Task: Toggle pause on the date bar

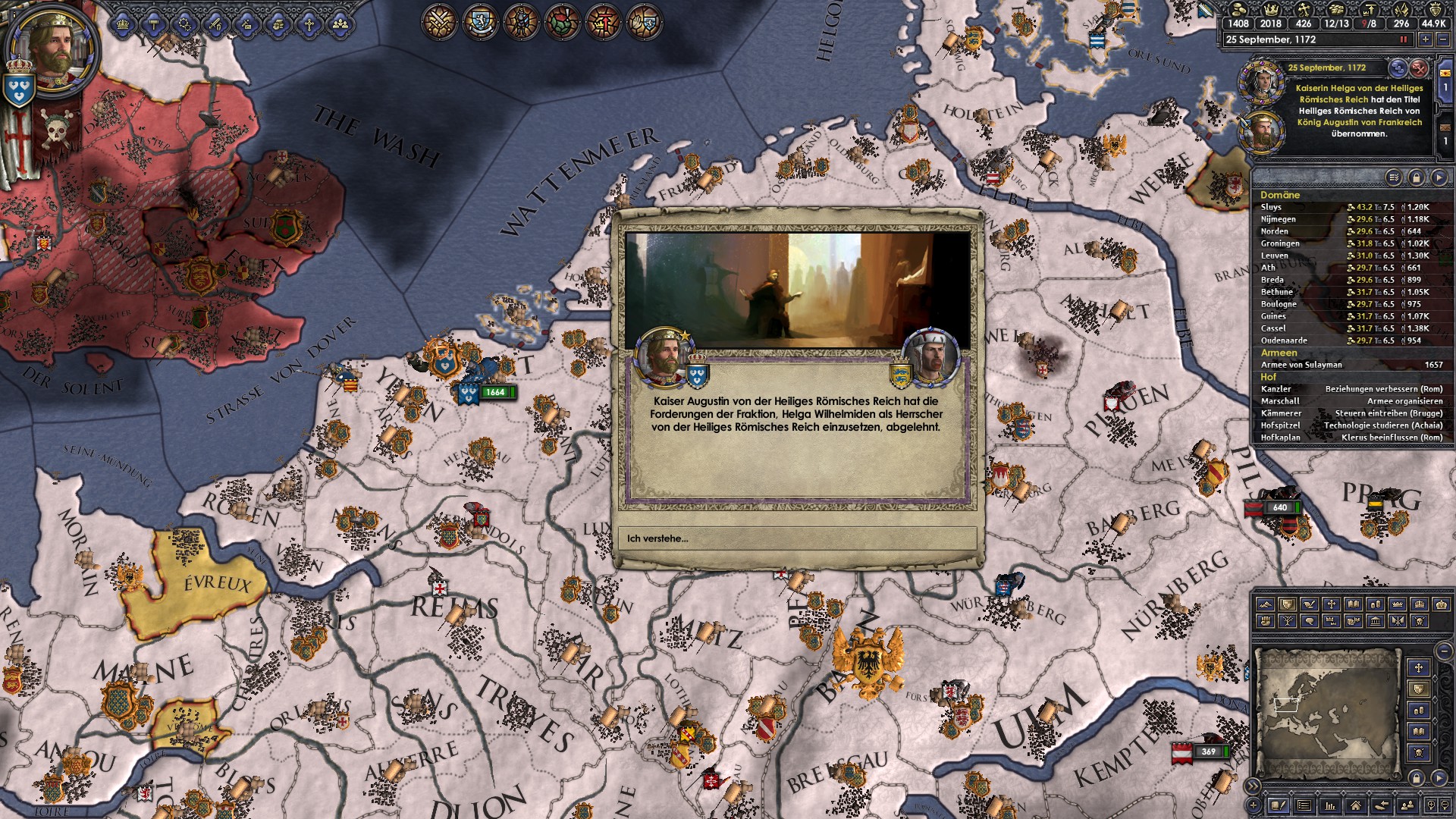Action: point(1403,39)
